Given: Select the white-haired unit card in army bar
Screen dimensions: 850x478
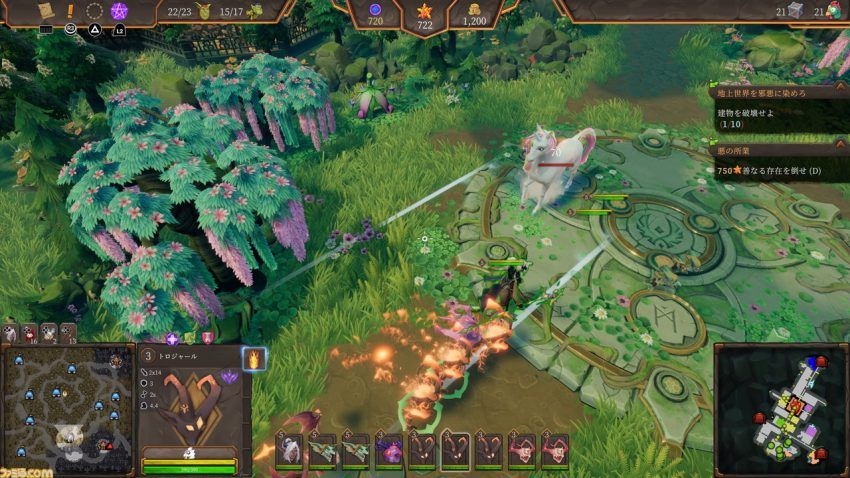Looking at the screenshot, I should pos(290,450).
